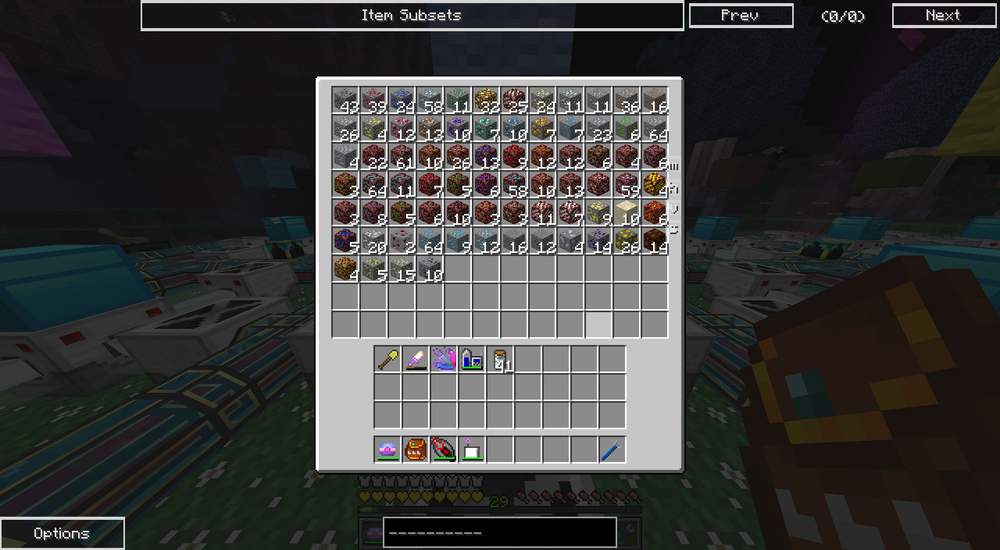The width and height of the screenshot is (1000, 550).
Task: Select the brown backpack in hotbar
Action: click(416, 449)
